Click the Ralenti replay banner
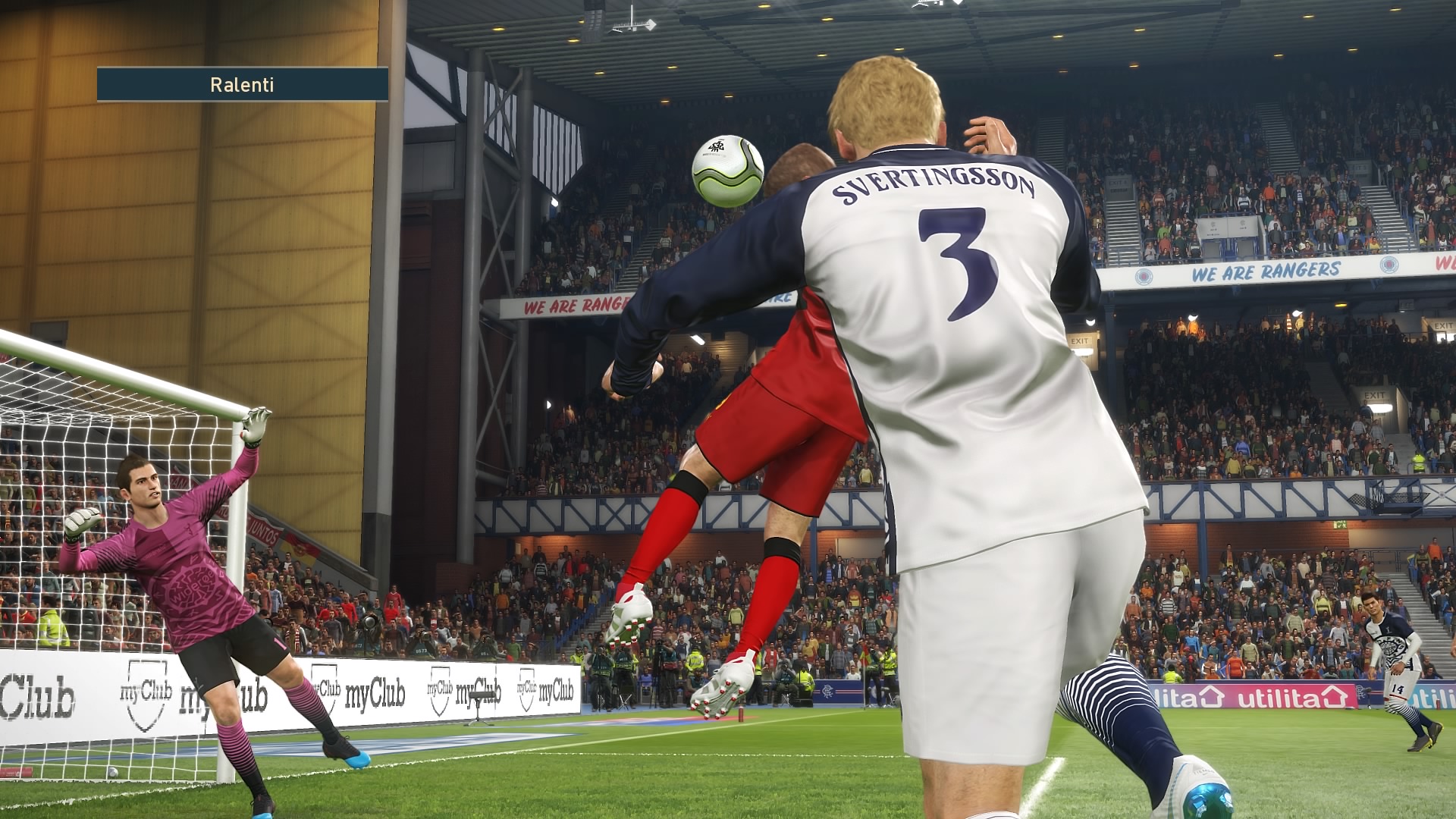Screen dimensions: 1456x819 click(242, 84)
